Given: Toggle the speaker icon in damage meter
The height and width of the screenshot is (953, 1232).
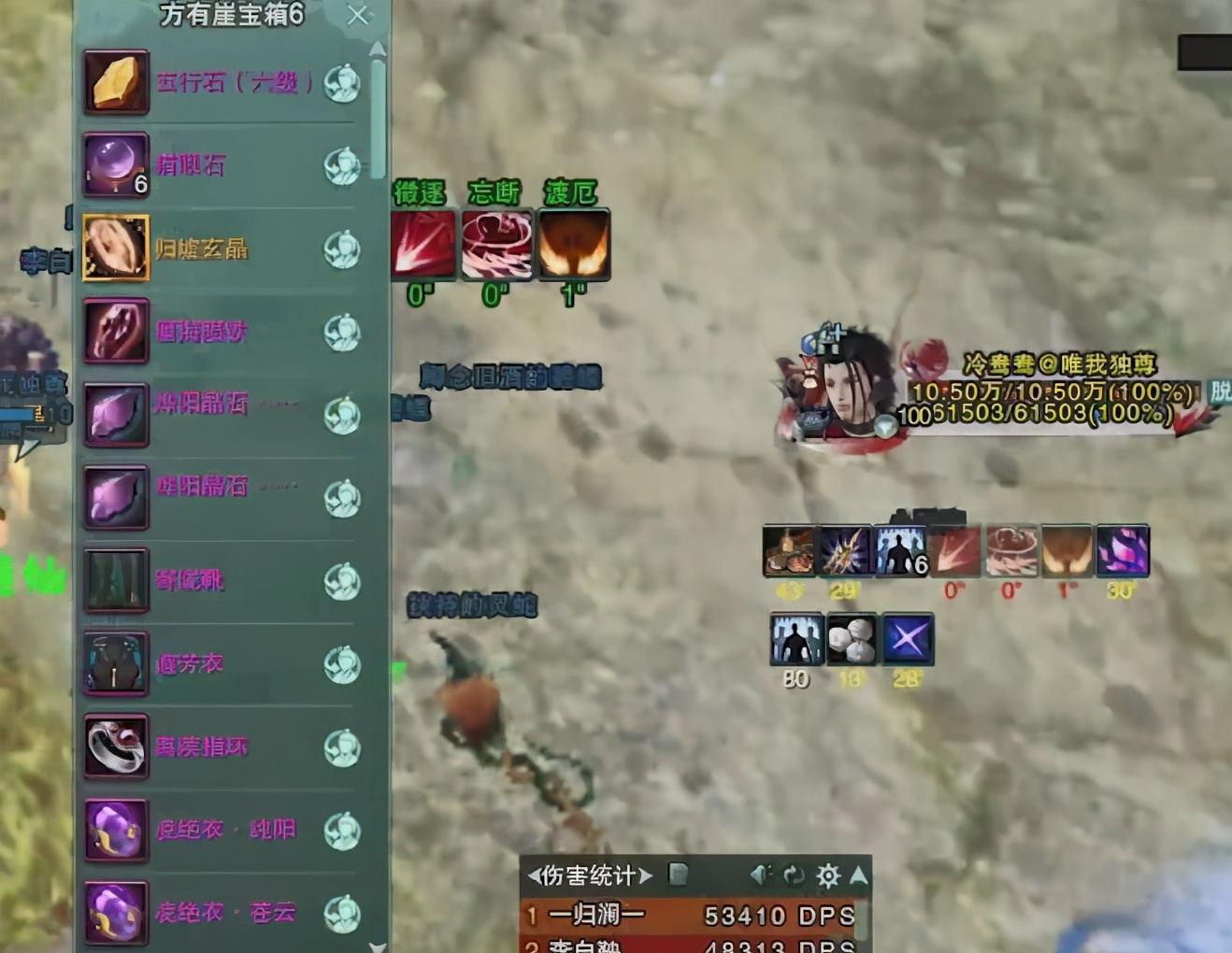Looking at the screenshot, I should click(760, 875).
